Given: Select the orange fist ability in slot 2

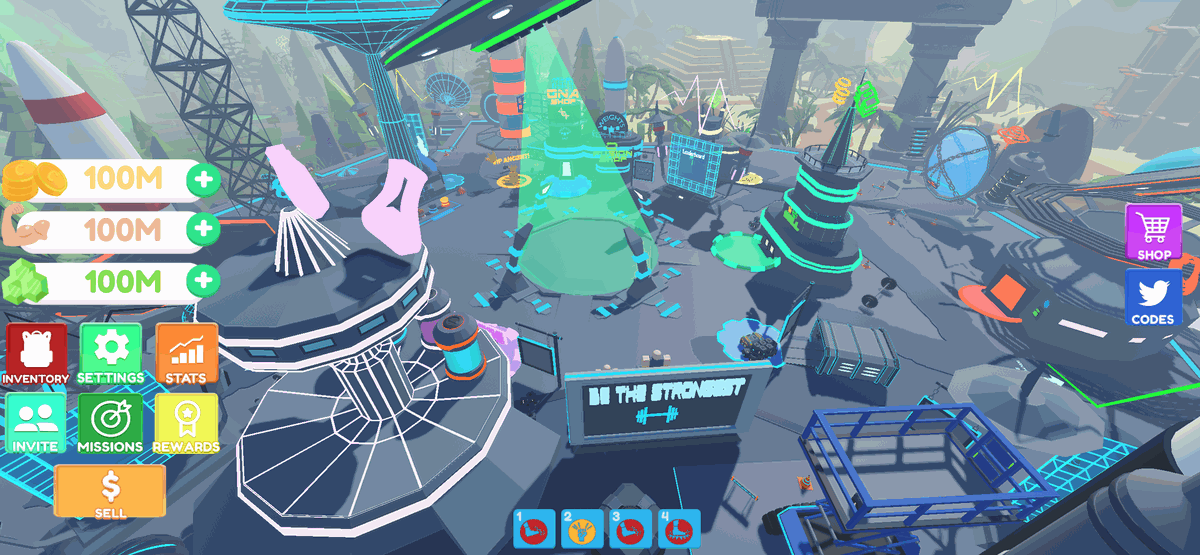Looking at the screenshot, I should (580, 529).
